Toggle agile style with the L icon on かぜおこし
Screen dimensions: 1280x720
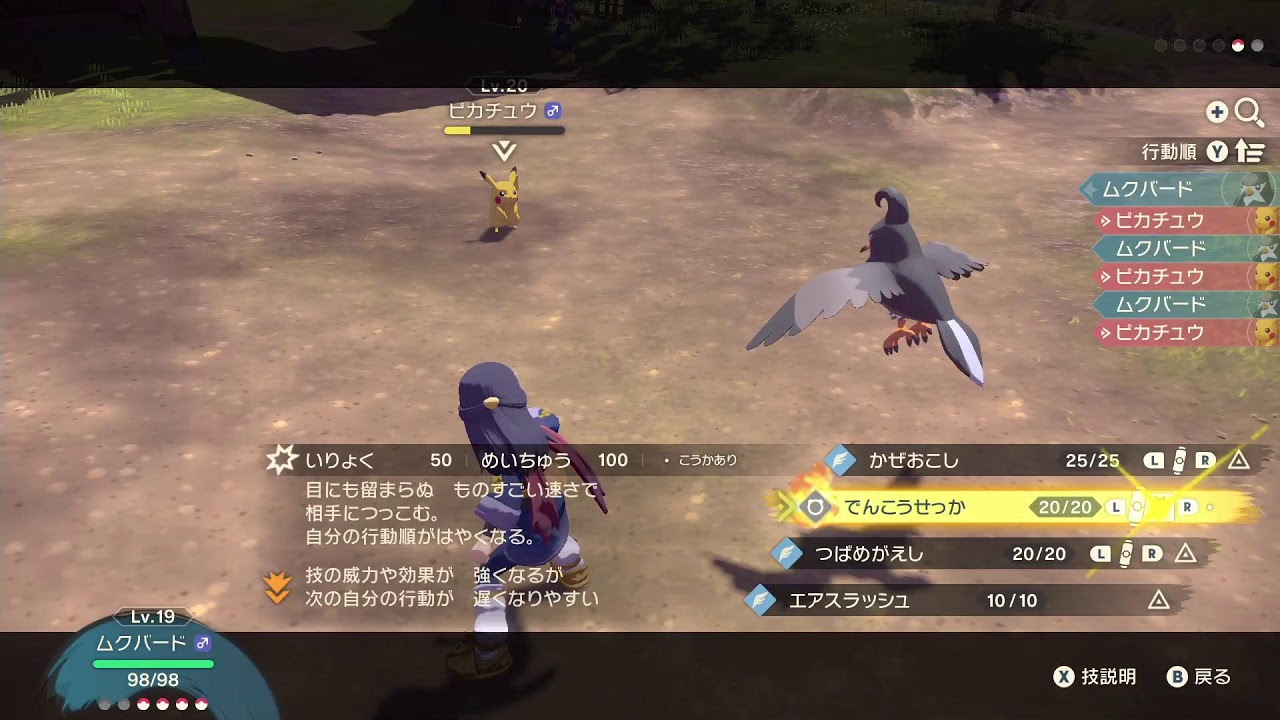pos(1154,459)
